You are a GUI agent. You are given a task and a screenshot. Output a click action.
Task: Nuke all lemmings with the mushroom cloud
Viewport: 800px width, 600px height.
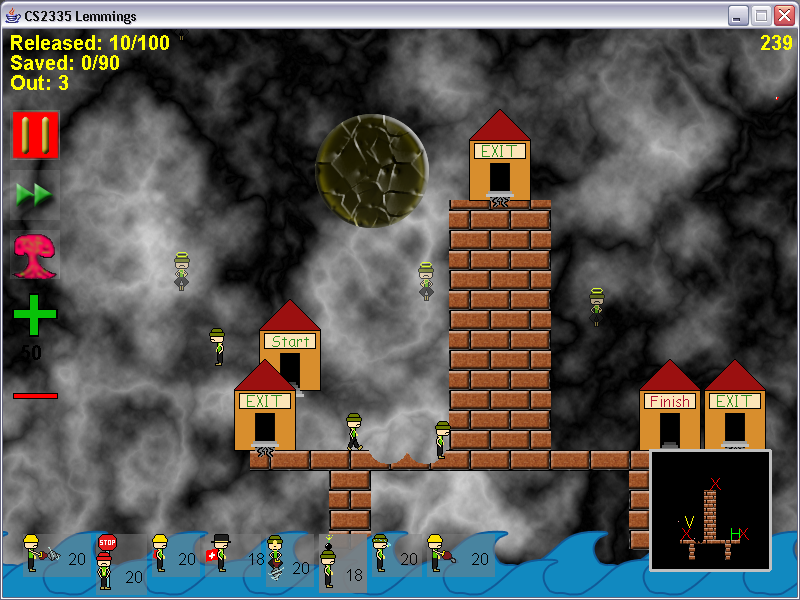(x=35, y=256)
